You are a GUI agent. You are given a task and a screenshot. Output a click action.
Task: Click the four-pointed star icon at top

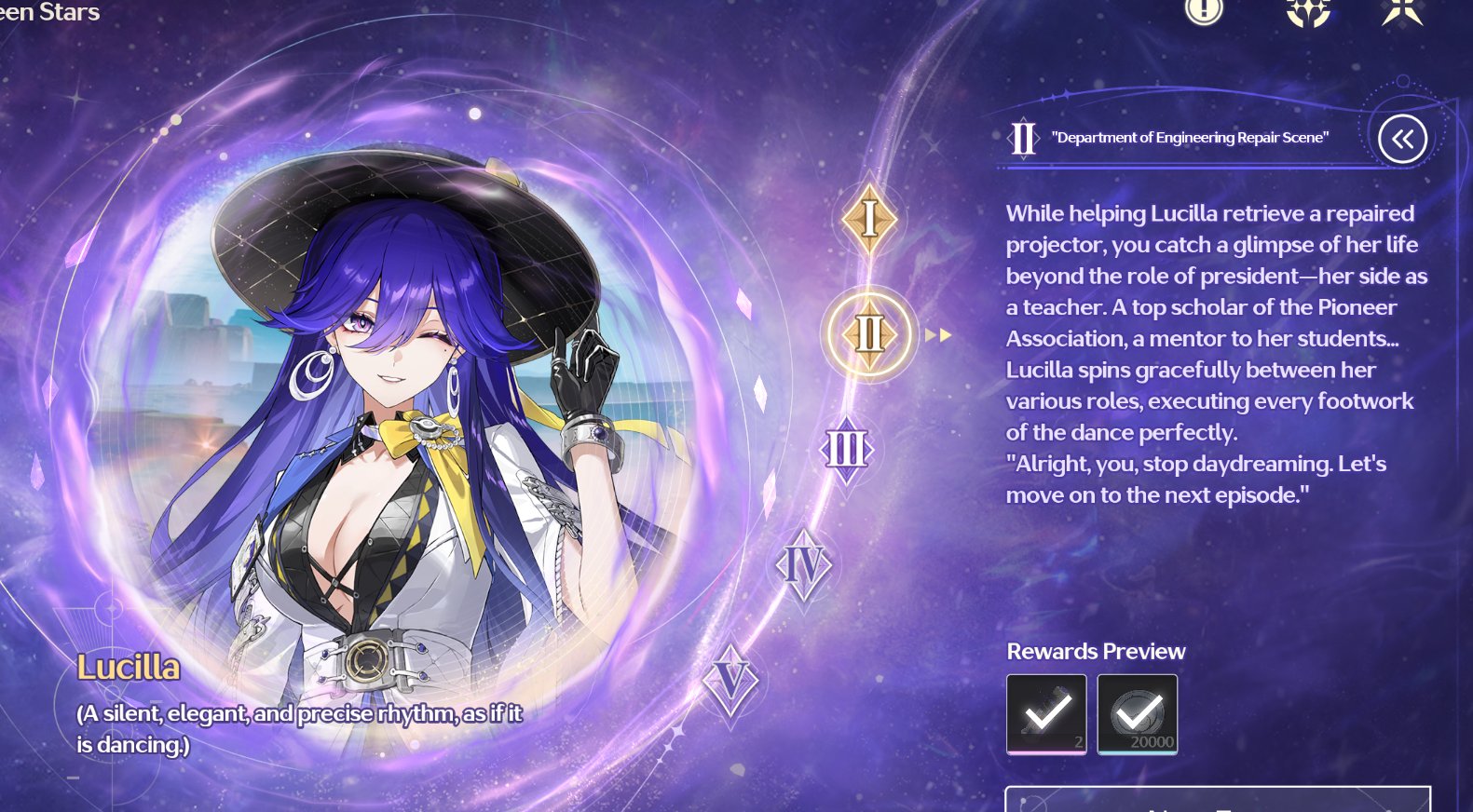1402,11
